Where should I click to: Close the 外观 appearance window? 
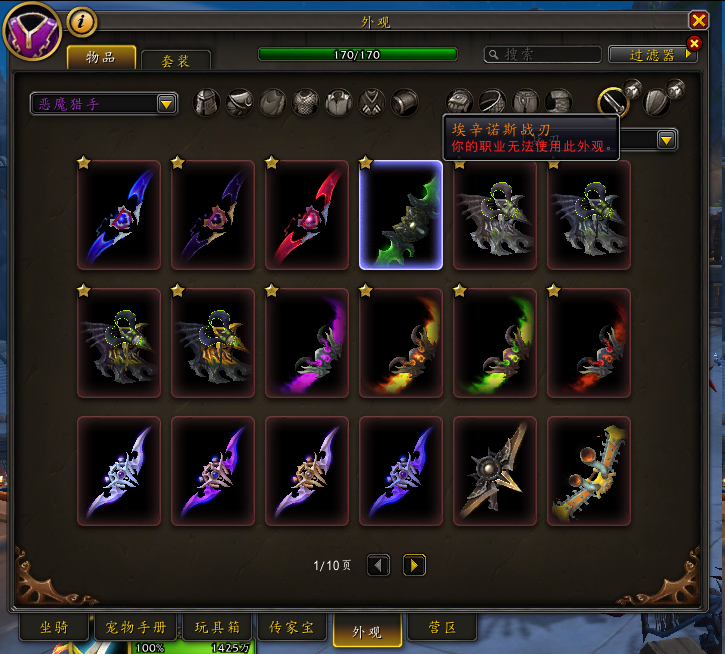click(x=698, y=20)
